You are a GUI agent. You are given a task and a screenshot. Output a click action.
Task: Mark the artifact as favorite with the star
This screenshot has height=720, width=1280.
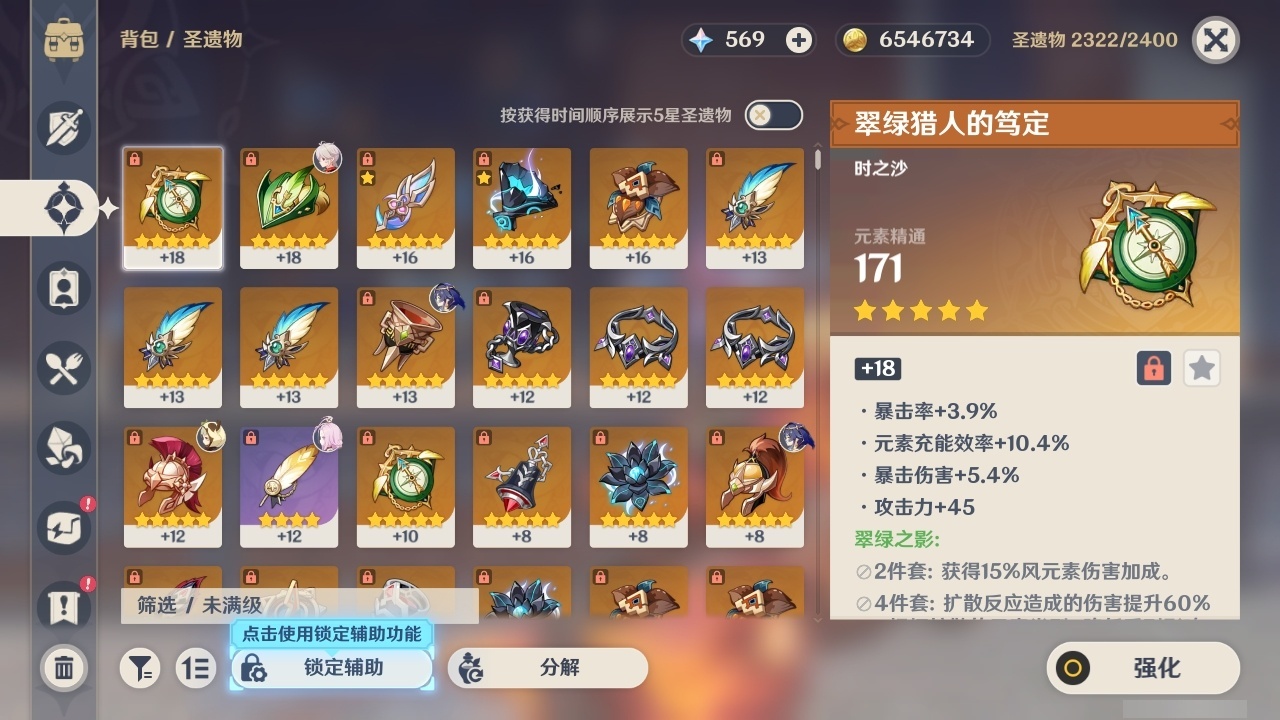[x=1201, y=368]
